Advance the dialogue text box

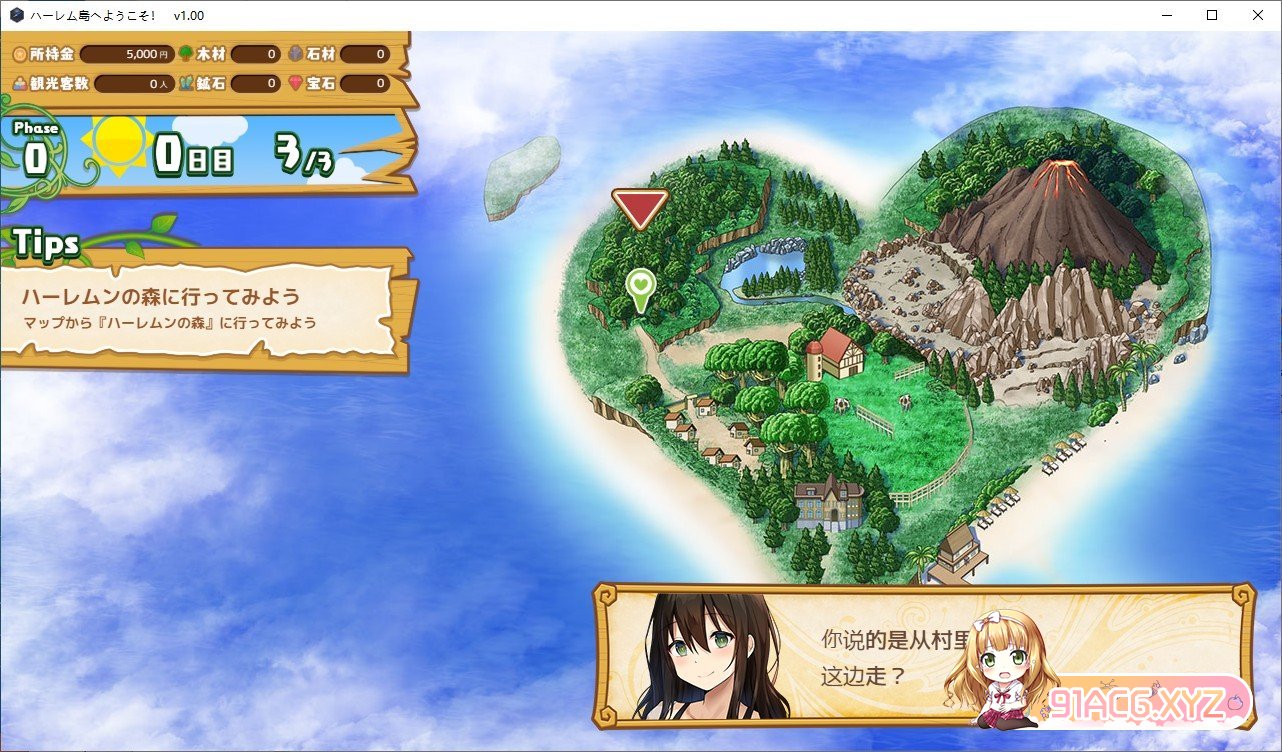click(920, 655)
